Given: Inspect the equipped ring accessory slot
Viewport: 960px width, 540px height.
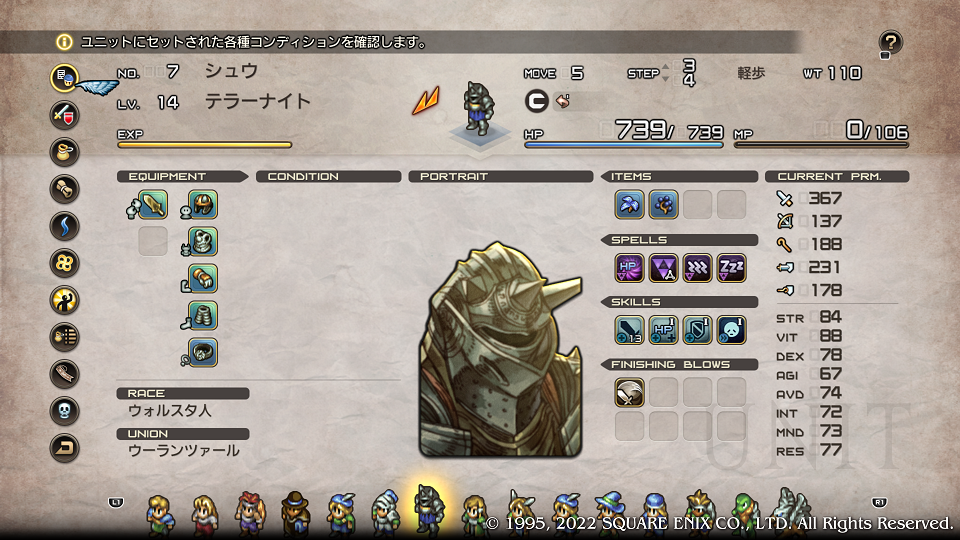Looking at the screenshot, I should pyautogui.click(x=203, y=353).
